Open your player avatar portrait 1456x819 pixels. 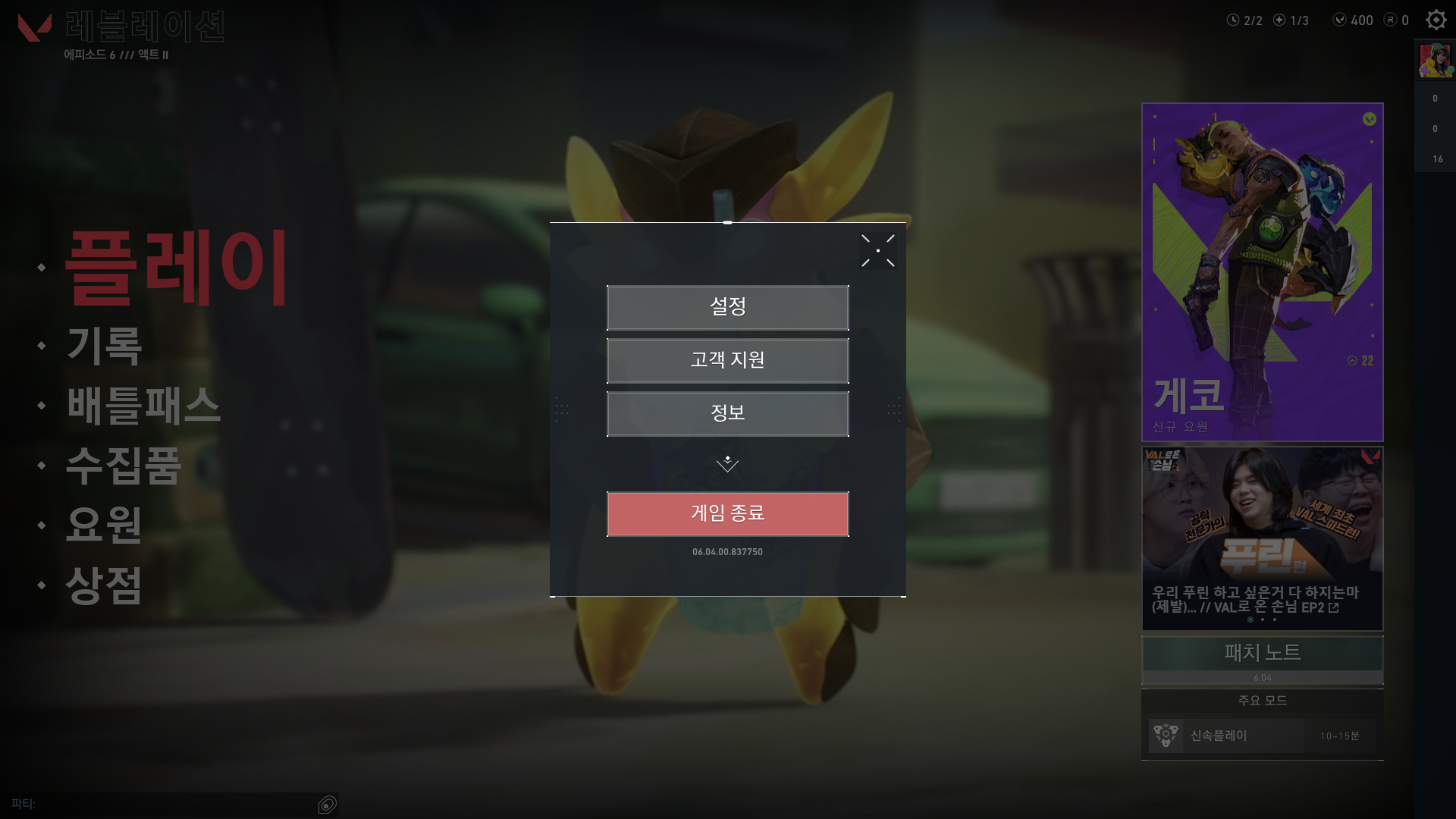tap(1434, 60)
